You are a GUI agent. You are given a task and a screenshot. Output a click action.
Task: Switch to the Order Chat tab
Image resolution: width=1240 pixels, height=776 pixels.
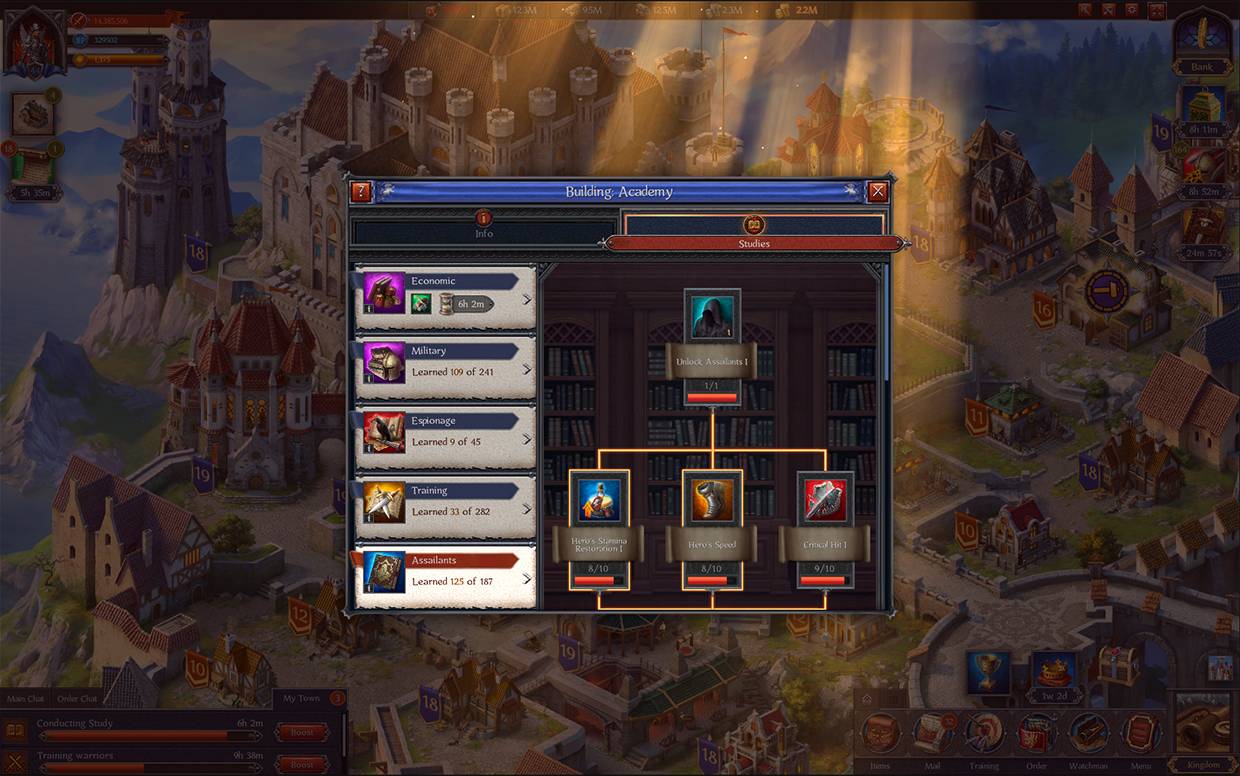pyautogui.click(x=76, y=698)
